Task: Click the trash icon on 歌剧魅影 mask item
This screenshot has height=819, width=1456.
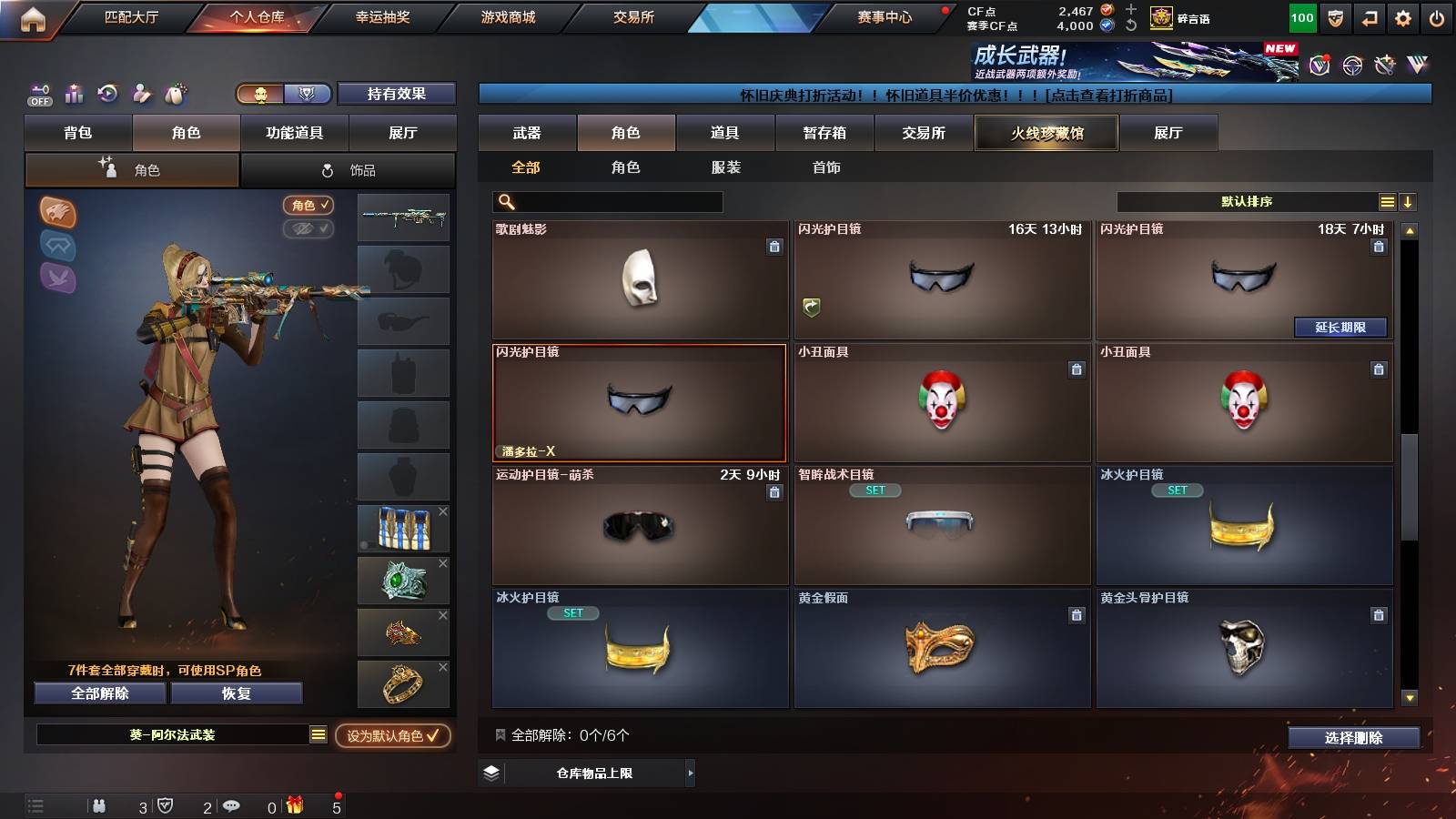Action: pos(773,245)
